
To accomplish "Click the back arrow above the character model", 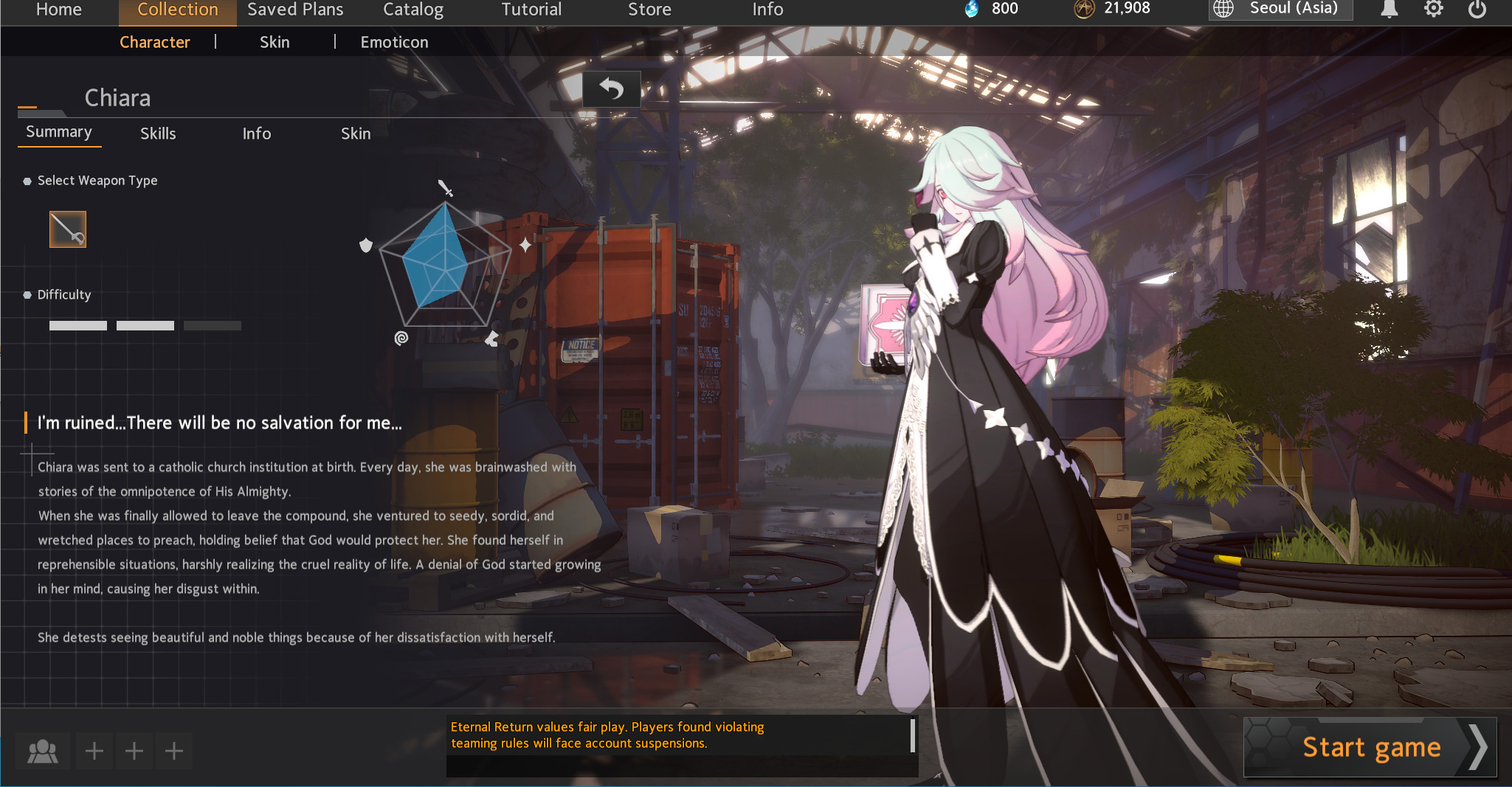I will pos(610,88).
